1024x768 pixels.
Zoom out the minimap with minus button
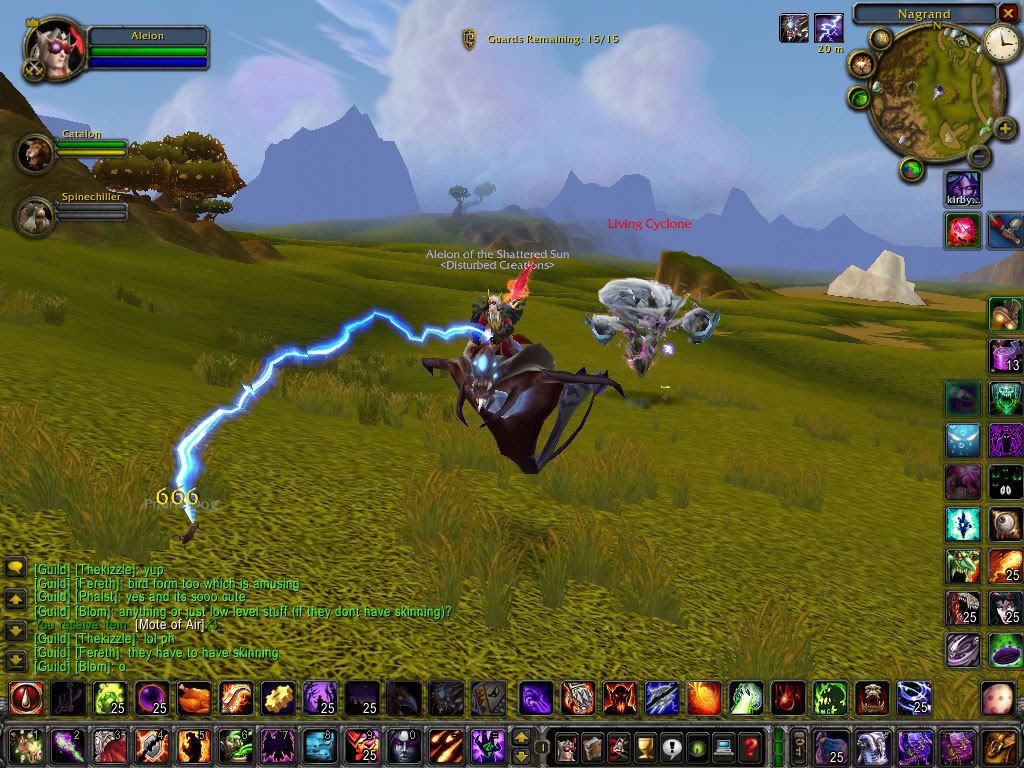980,156
